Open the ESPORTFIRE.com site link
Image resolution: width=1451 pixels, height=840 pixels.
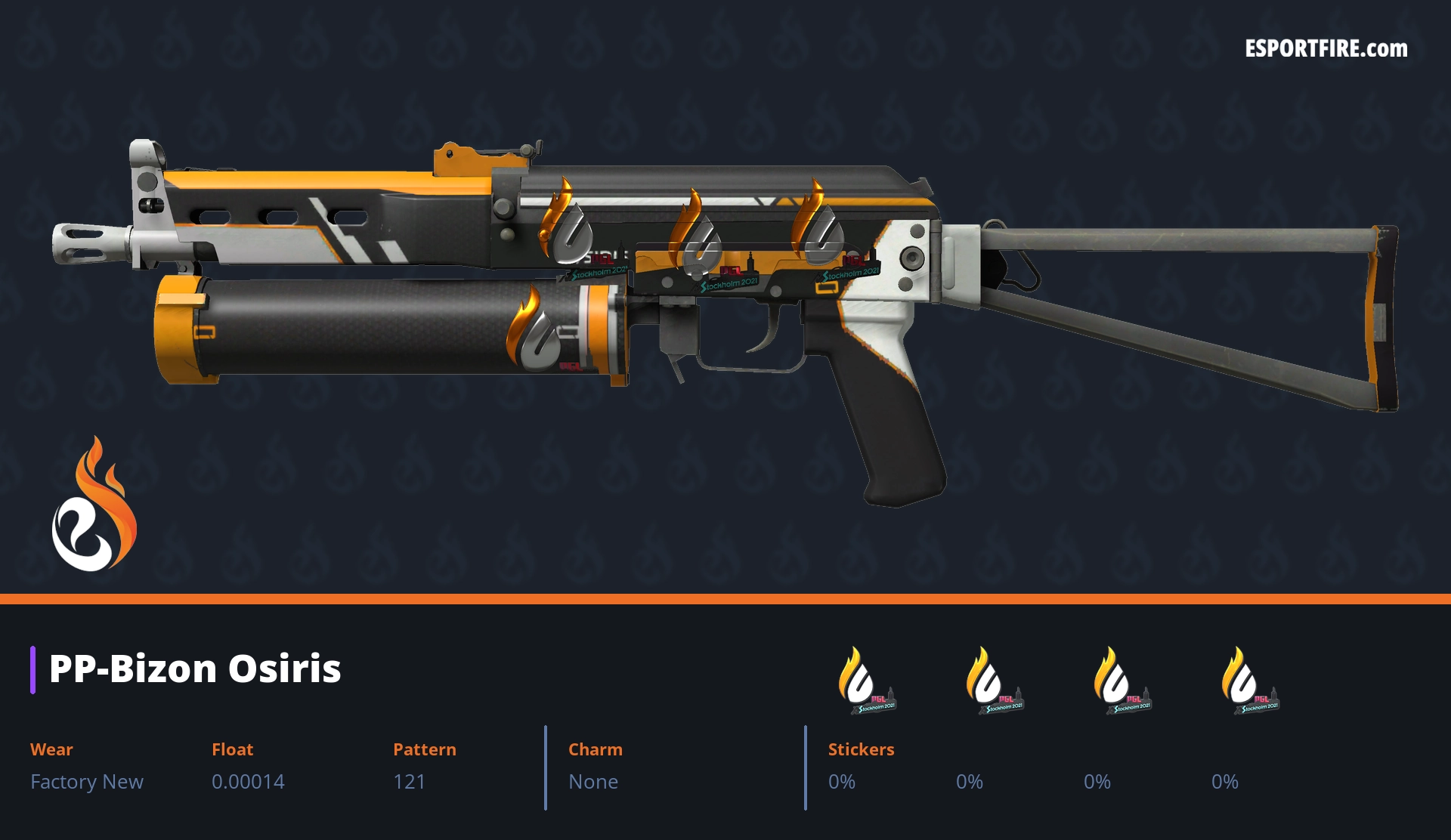pyautogui.click(x=1326, y=49)
